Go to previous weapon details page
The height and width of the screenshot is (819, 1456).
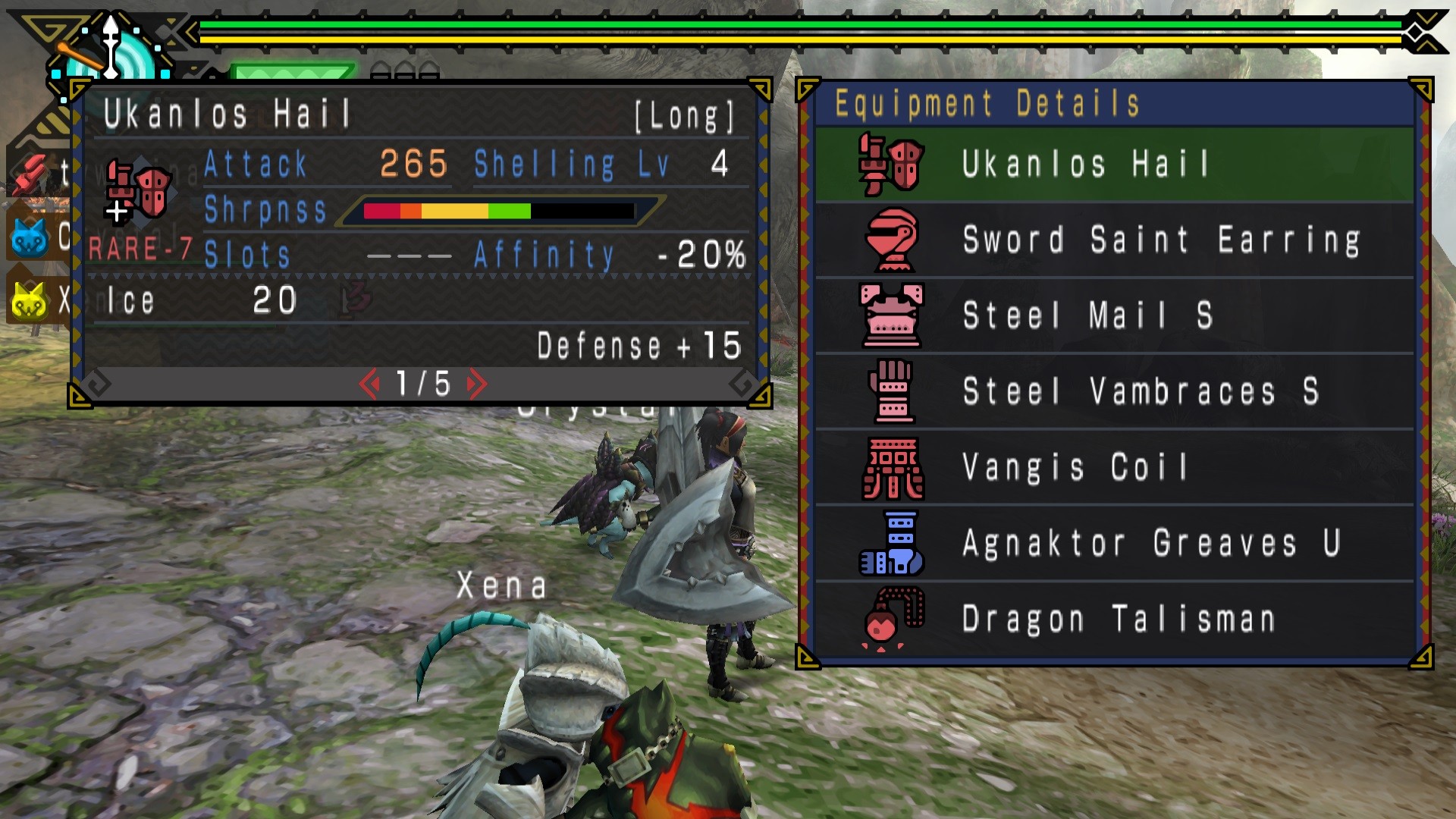tap(369, 384)
